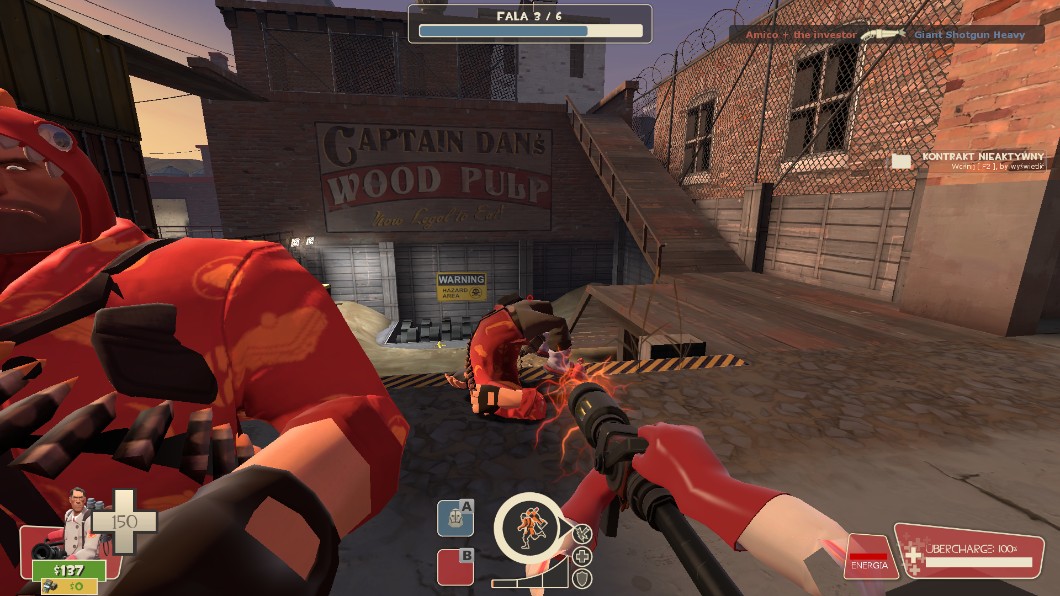Click the Medic class portrait

click(76, 516)
